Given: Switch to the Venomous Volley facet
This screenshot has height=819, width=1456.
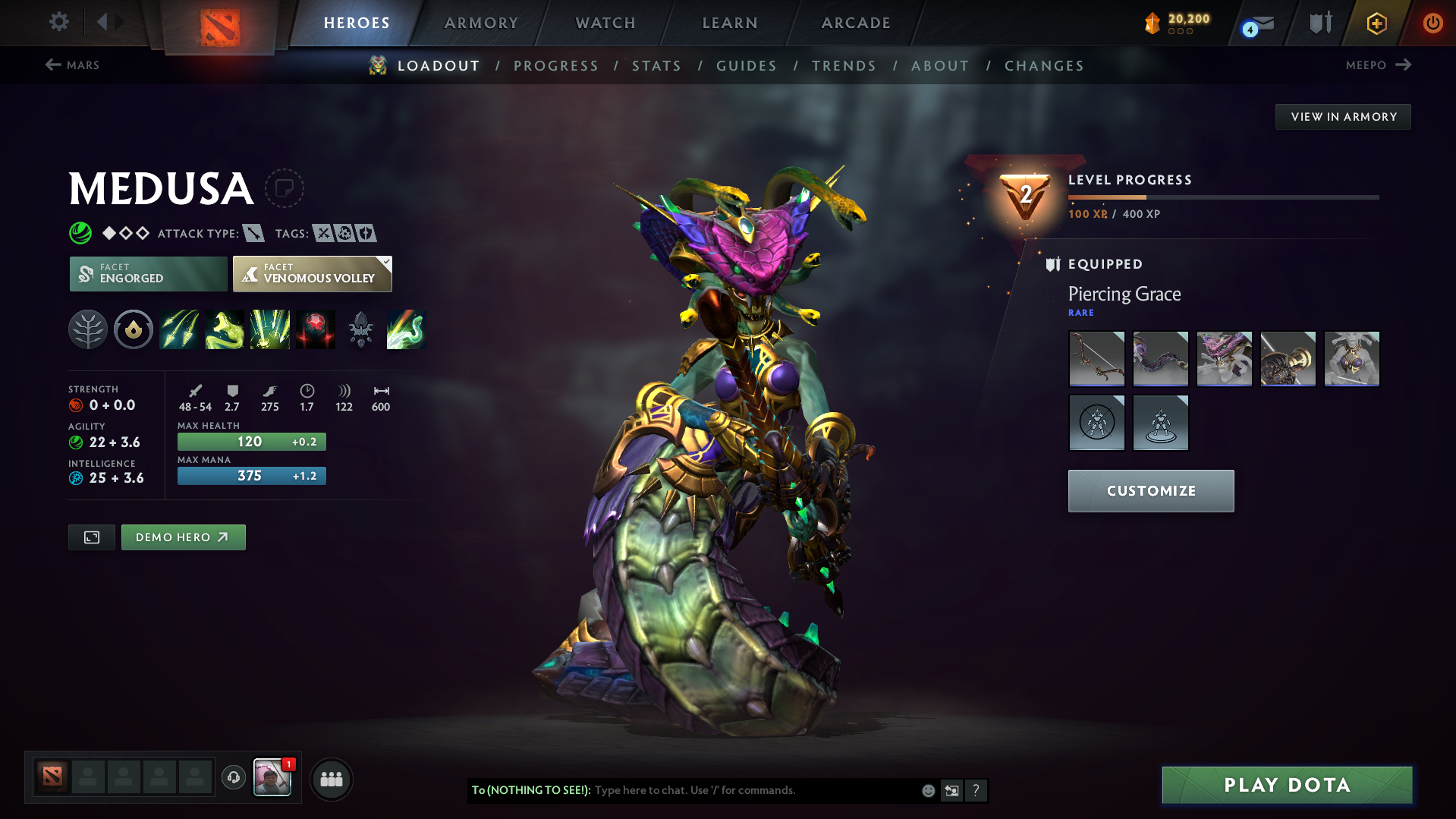Looking at the screenshot, I should click(x=312, y=273).
